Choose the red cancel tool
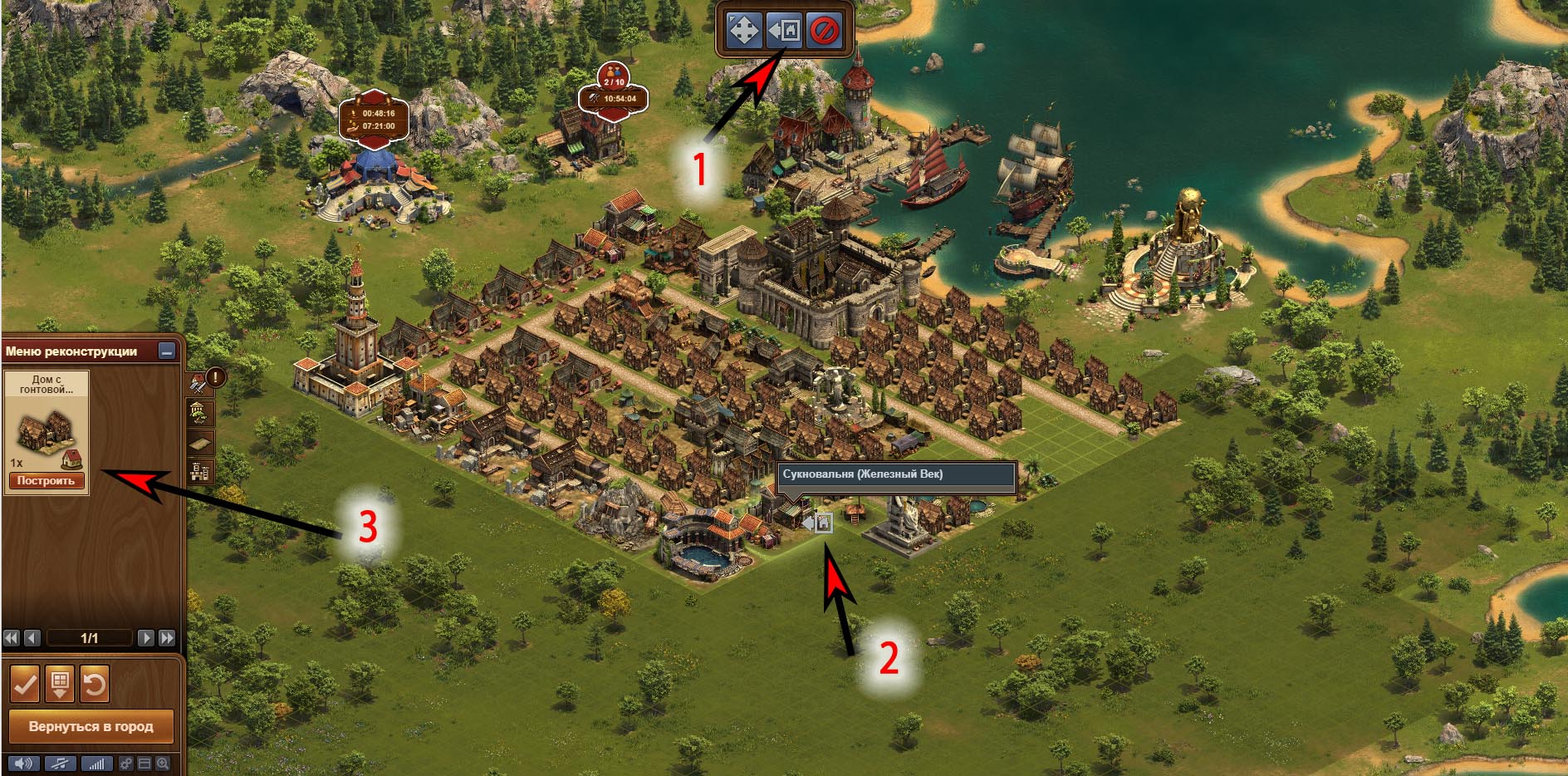The width and height of the screenshot is (1568, 776). tap(824, 32)
